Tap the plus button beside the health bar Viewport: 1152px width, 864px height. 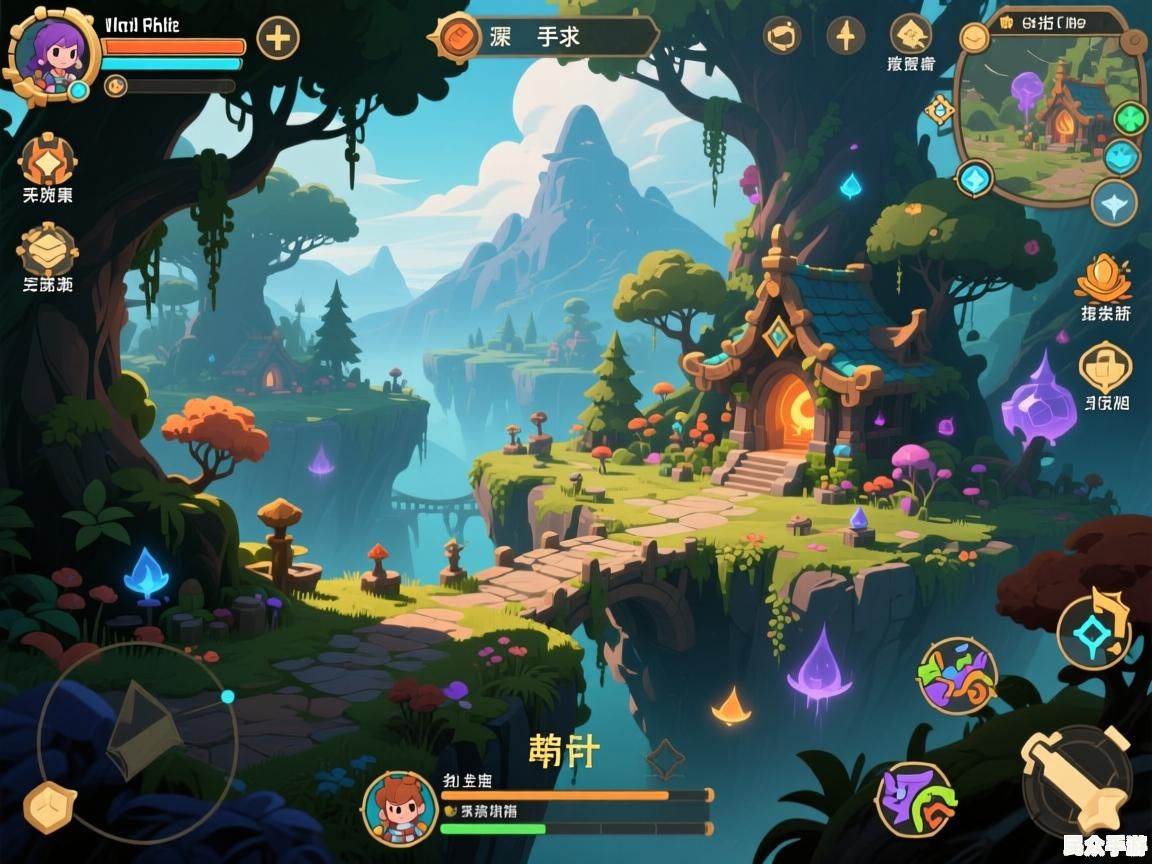(x=278, y=39)
